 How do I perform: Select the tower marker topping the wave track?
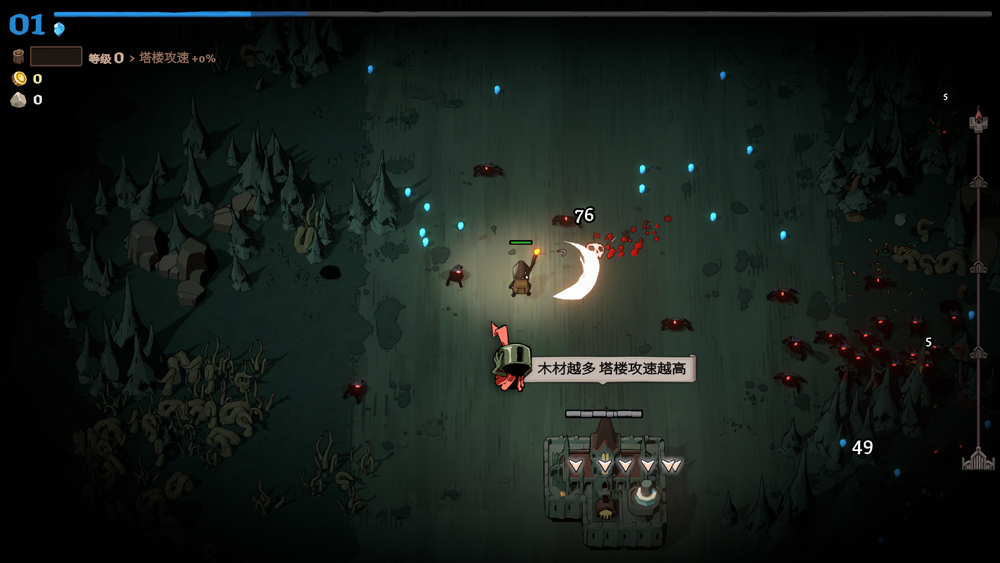pos(978,122)
